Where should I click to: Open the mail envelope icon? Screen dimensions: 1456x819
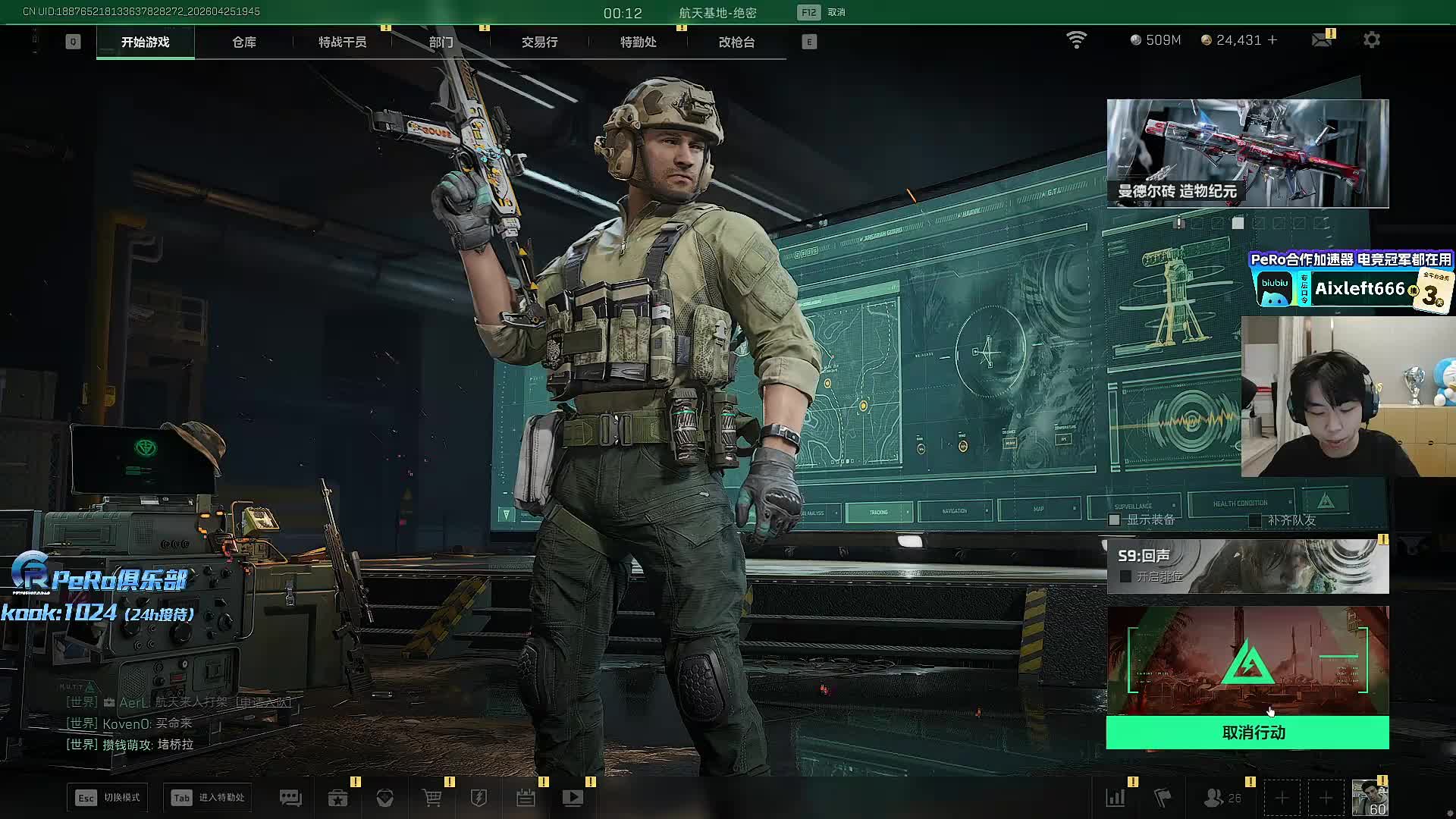[1322, 40]
